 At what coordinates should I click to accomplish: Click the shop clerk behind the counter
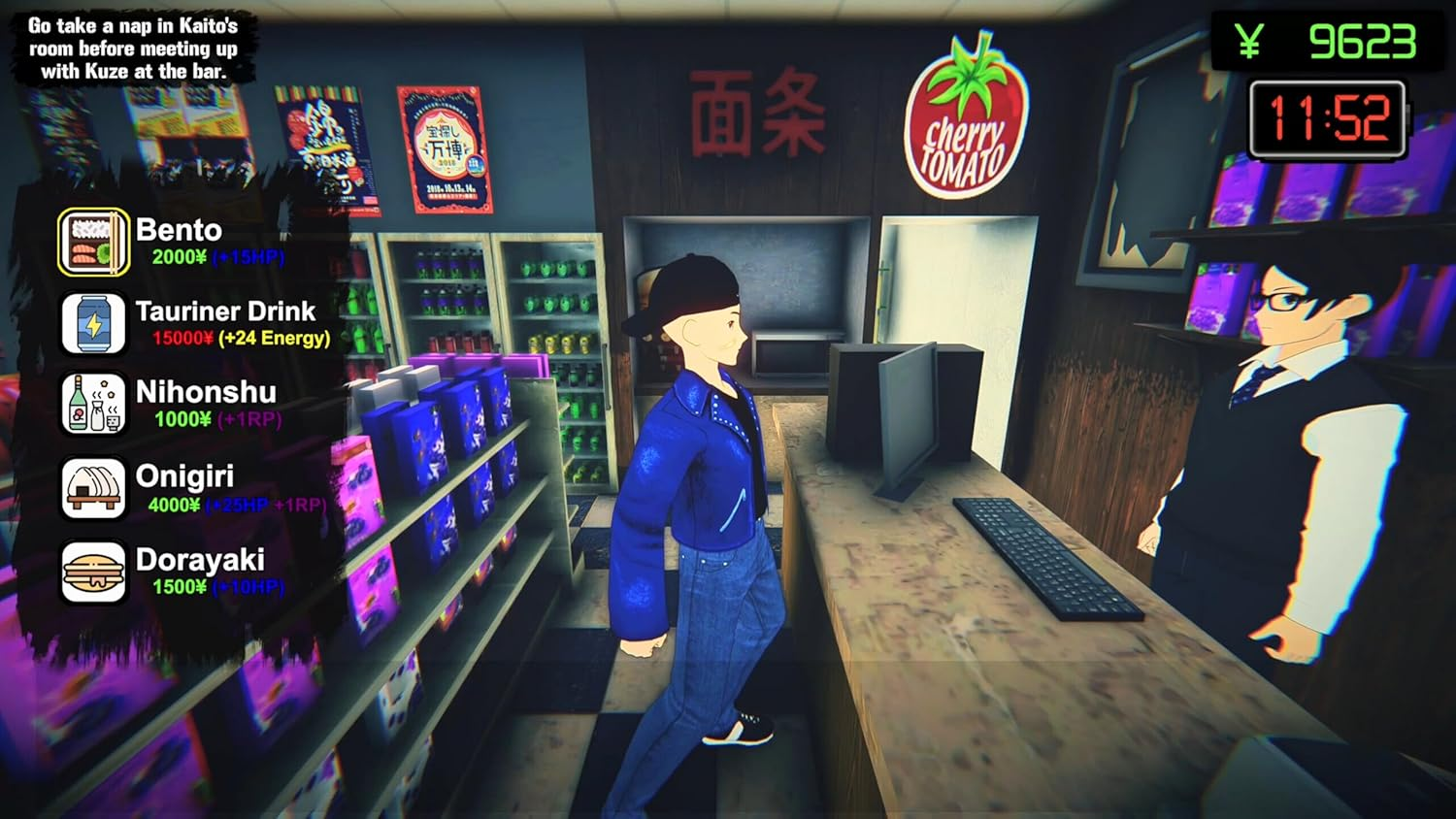click(1301, 417)
